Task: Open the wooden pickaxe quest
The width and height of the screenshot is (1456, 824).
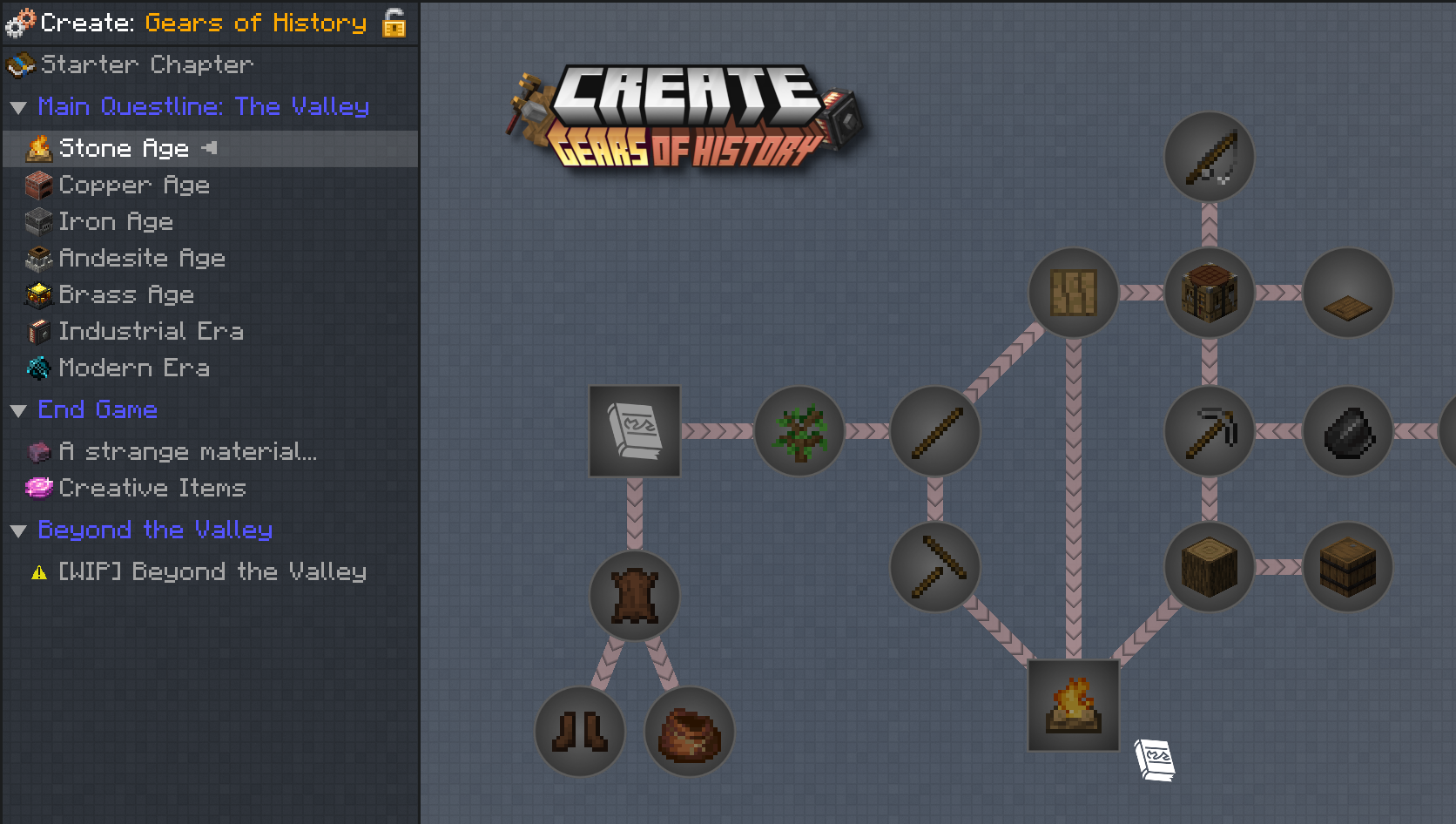Action: point(934,566)
